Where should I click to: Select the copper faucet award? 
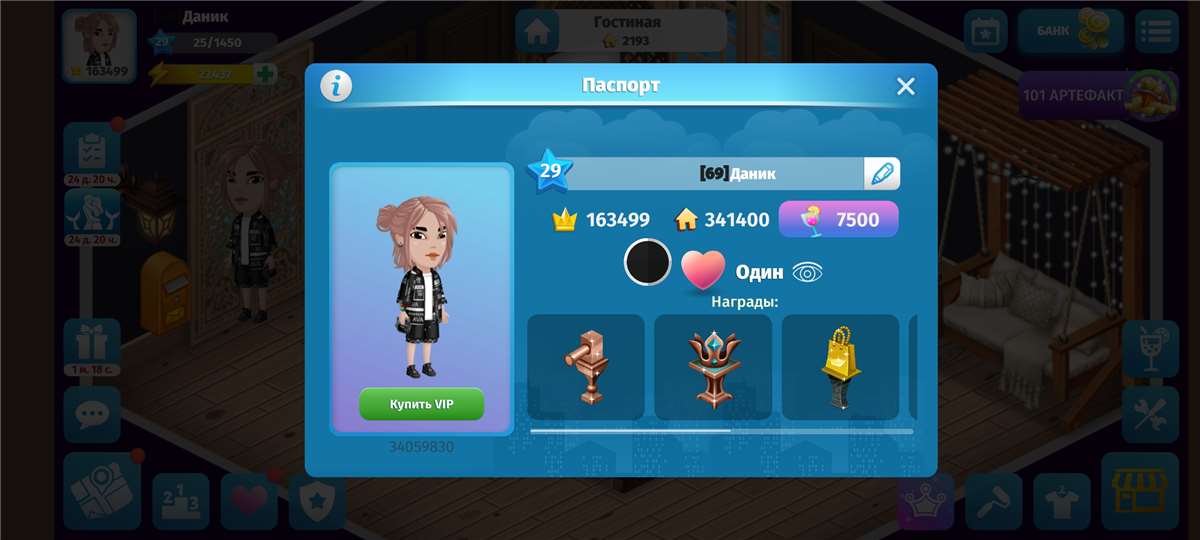pyautogui.click(x=586, y=367)
